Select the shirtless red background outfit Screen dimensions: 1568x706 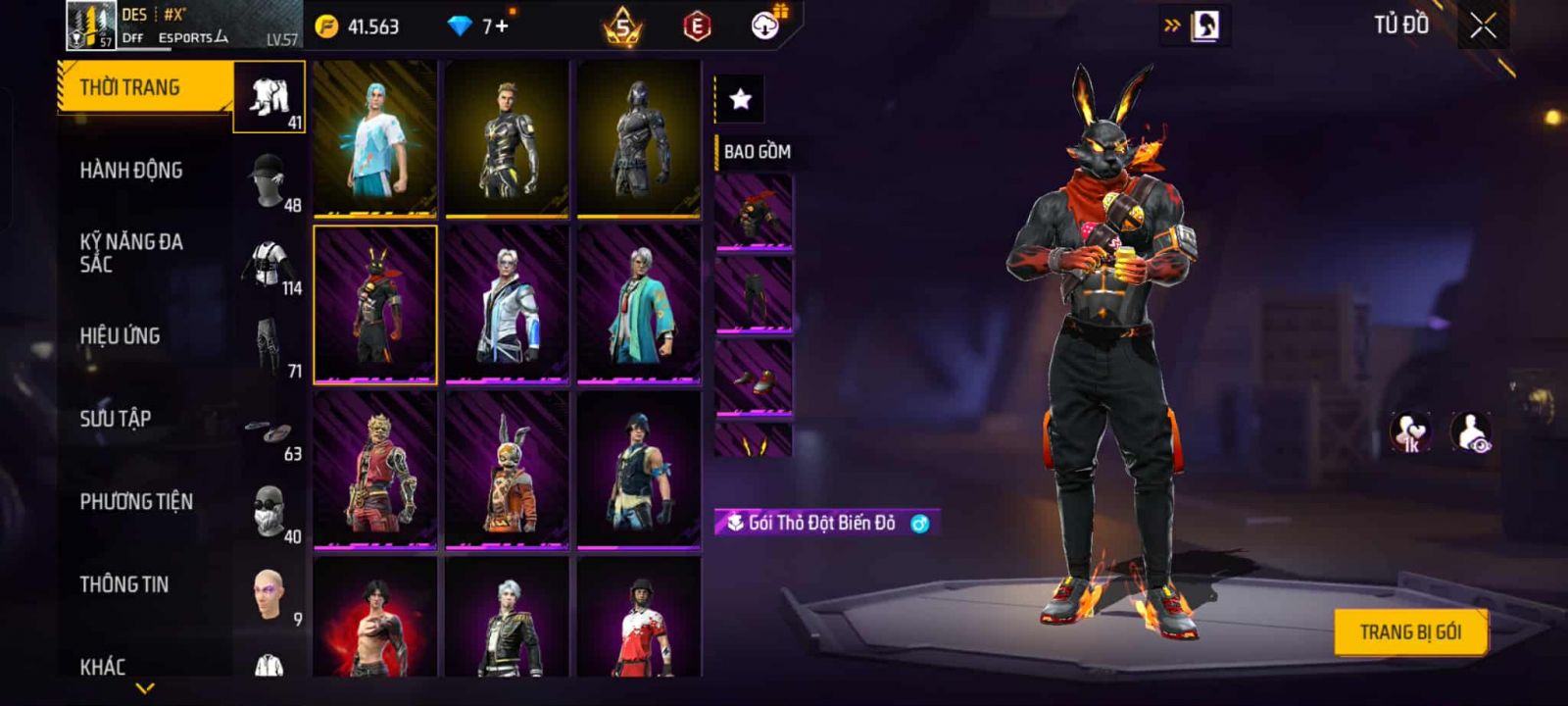pyautogui.click(x=375, y=618)
